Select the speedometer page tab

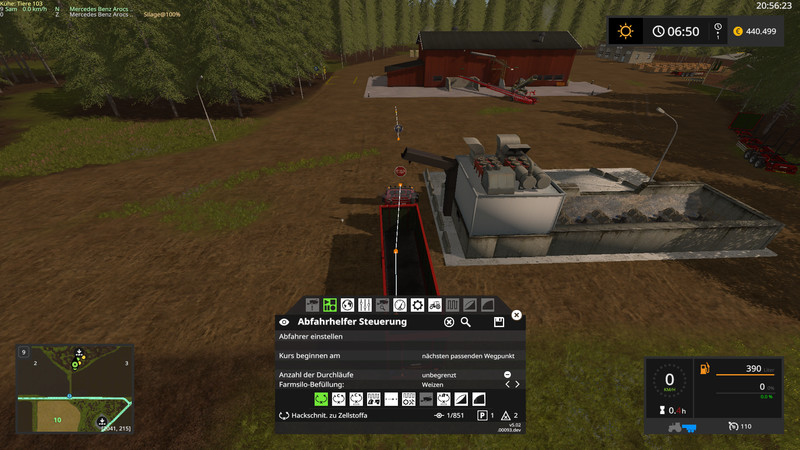click(399, 304)
